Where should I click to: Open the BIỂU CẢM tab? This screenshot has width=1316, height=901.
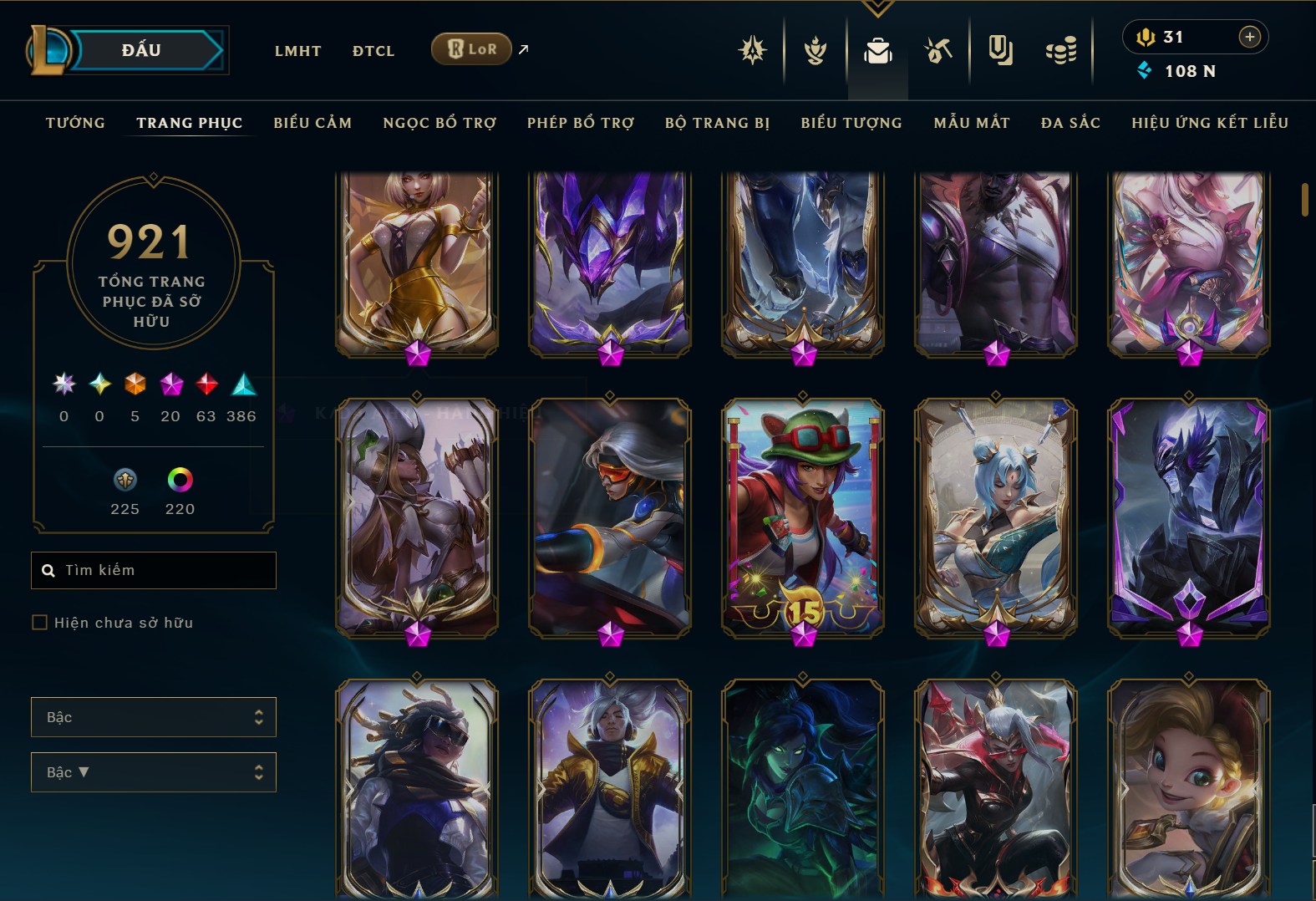coord(312,123)
